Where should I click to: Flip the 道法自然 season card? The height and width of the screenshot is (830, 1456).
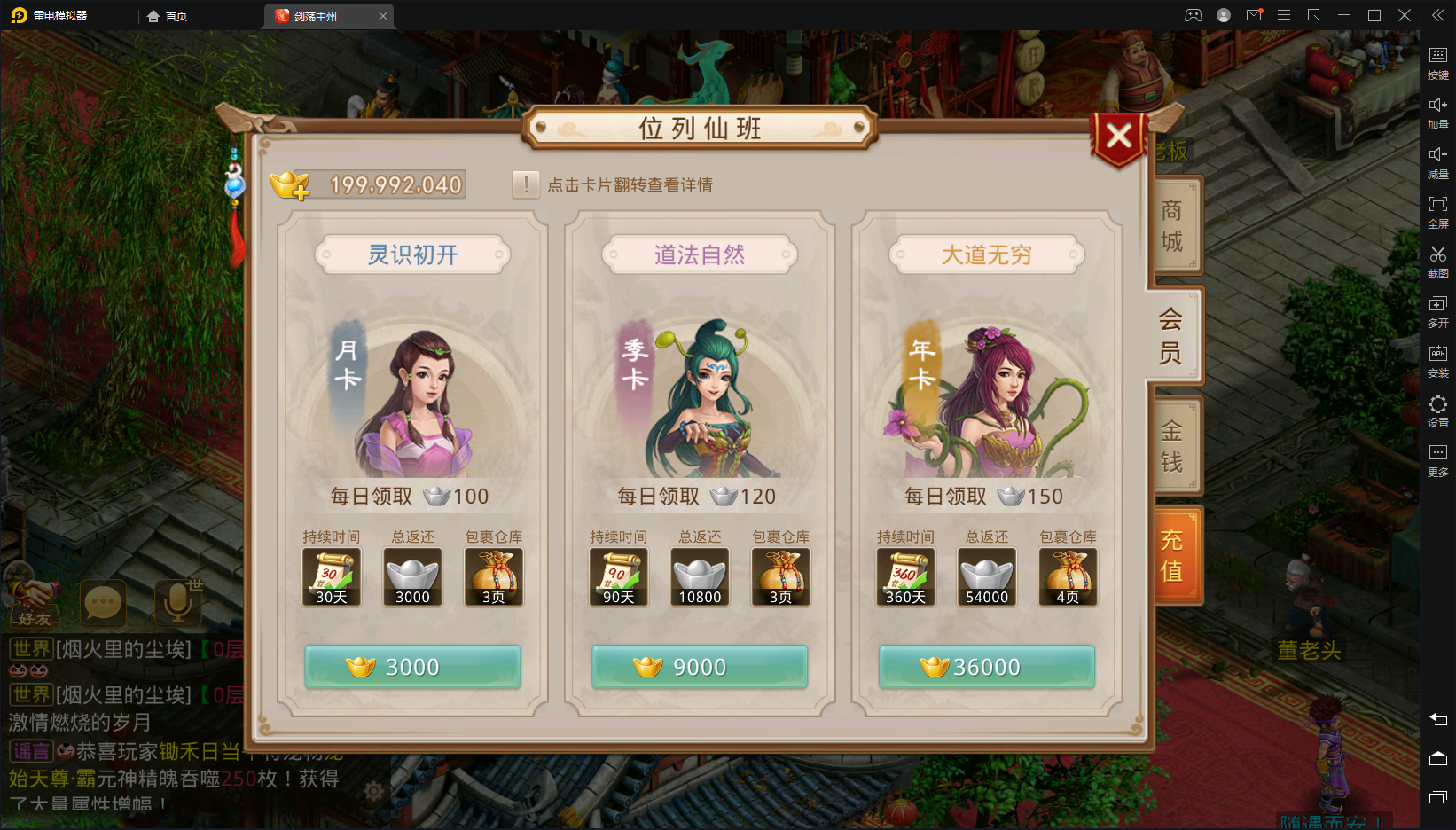(x=700, y=399)
